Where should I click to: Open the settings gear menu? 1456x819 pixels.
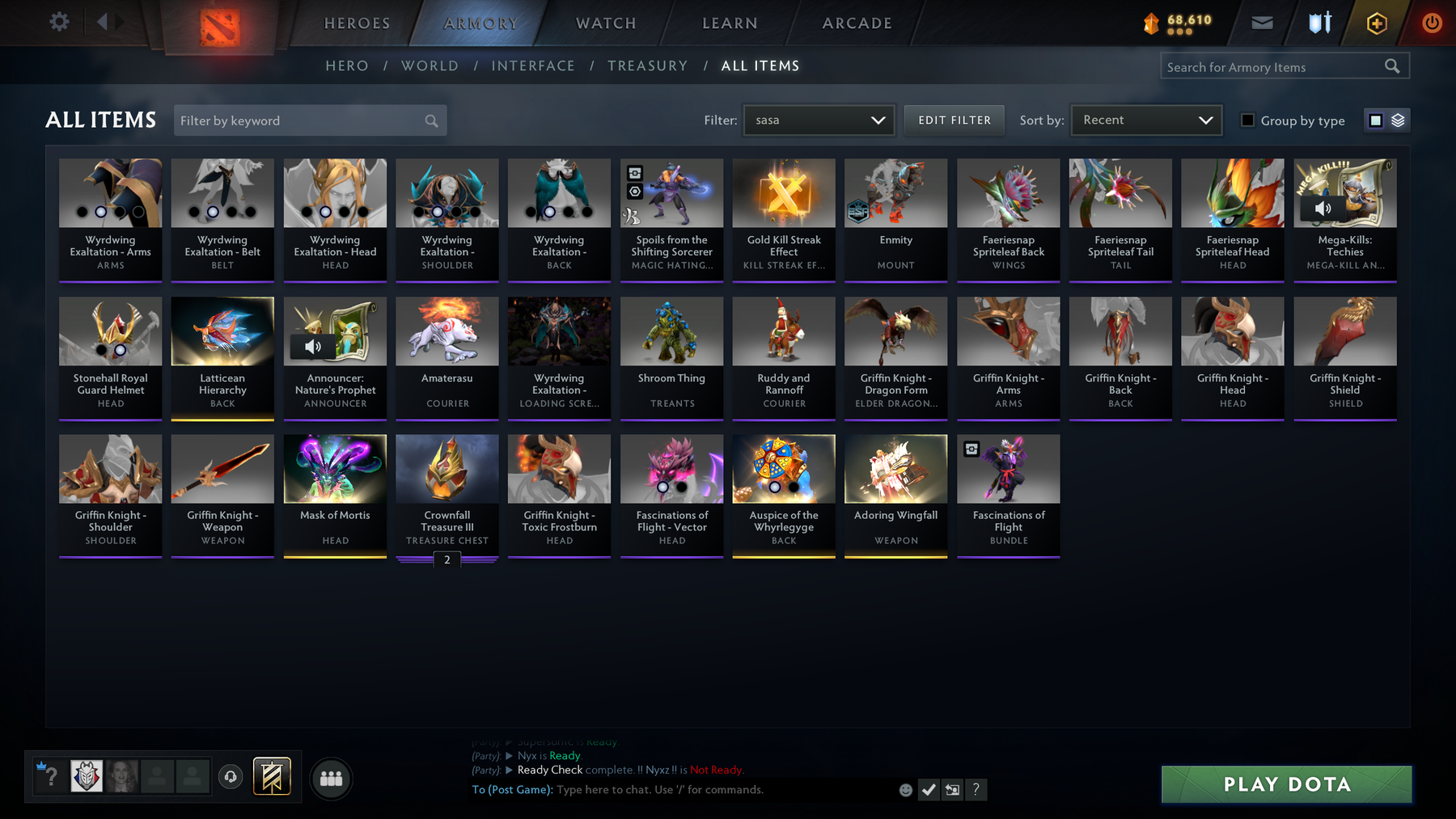point(59,22)
